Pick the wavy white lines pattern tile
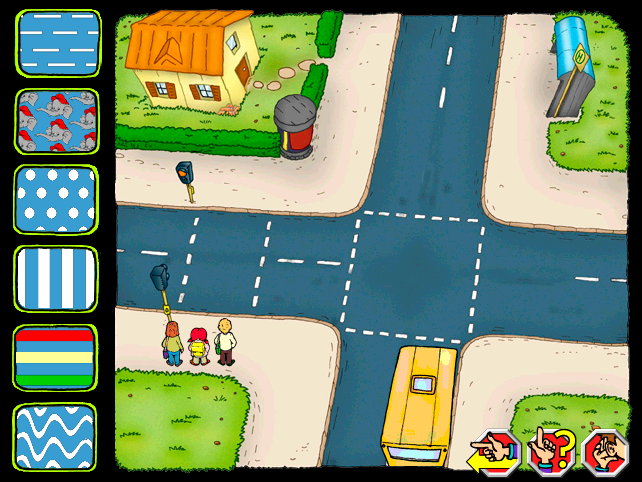Viewport: 642px width, 482px height. [x=57, y=436]
